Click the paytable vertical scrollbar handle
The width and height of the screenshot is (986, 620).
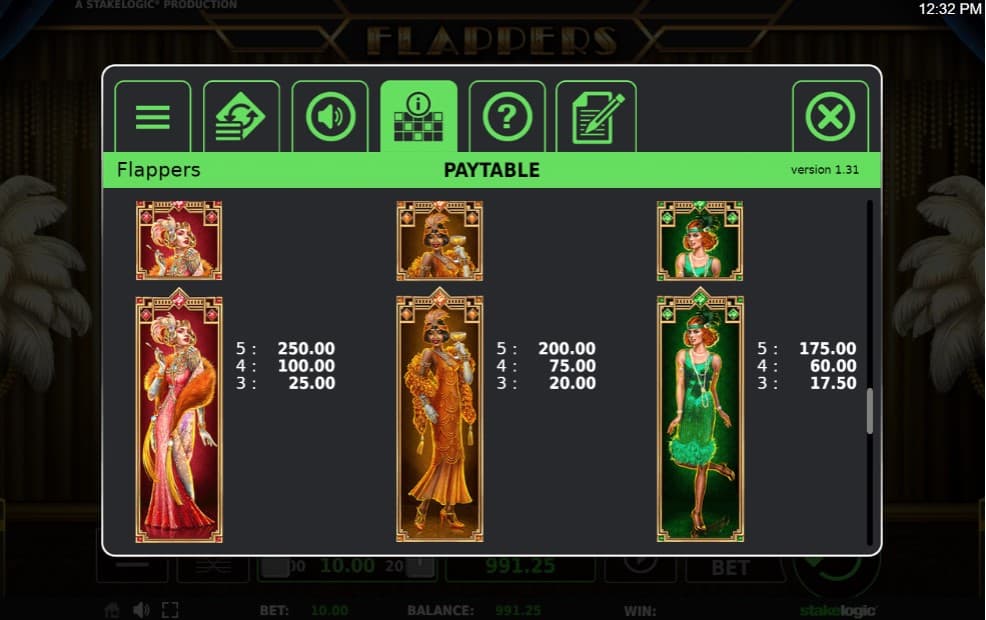pyautogui.click(x=869, y=410)
